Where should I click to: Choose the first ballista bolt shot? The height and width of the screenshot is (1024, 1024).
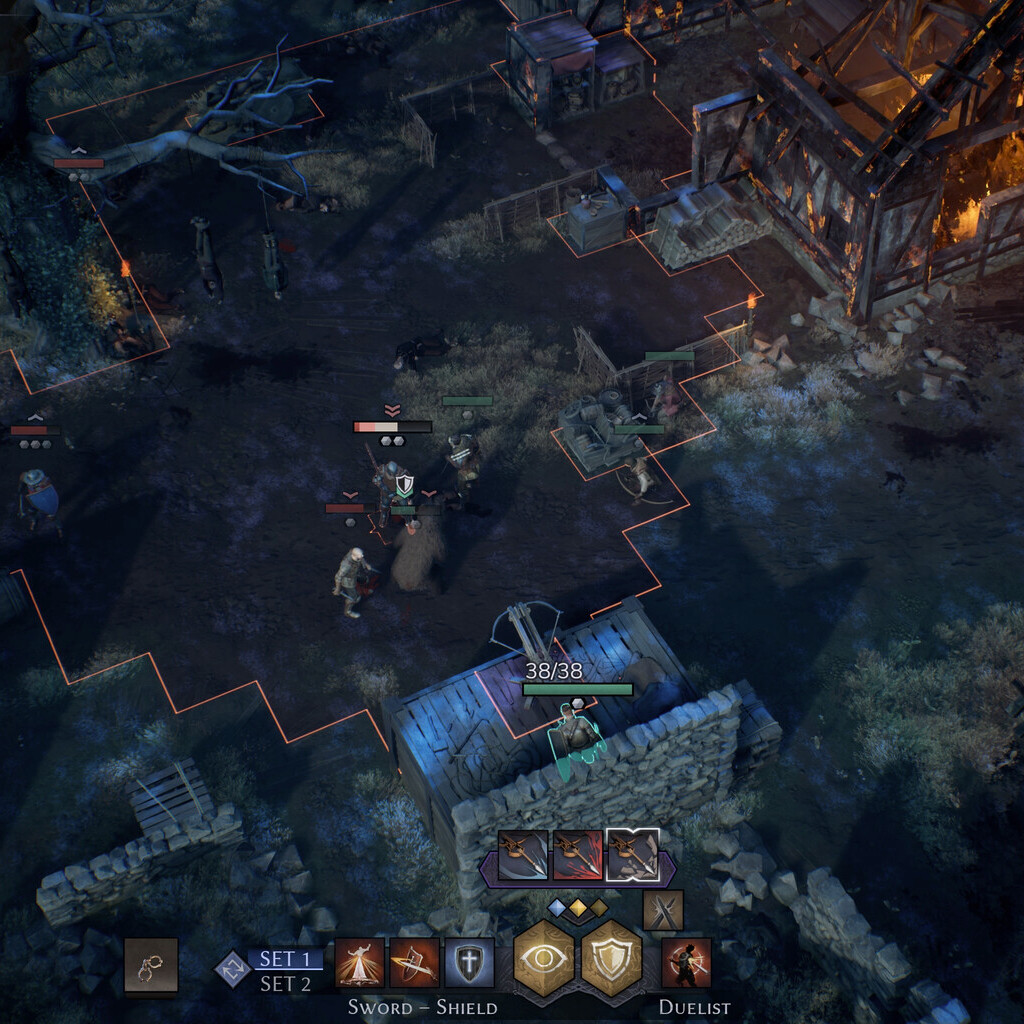pos(523,855)
